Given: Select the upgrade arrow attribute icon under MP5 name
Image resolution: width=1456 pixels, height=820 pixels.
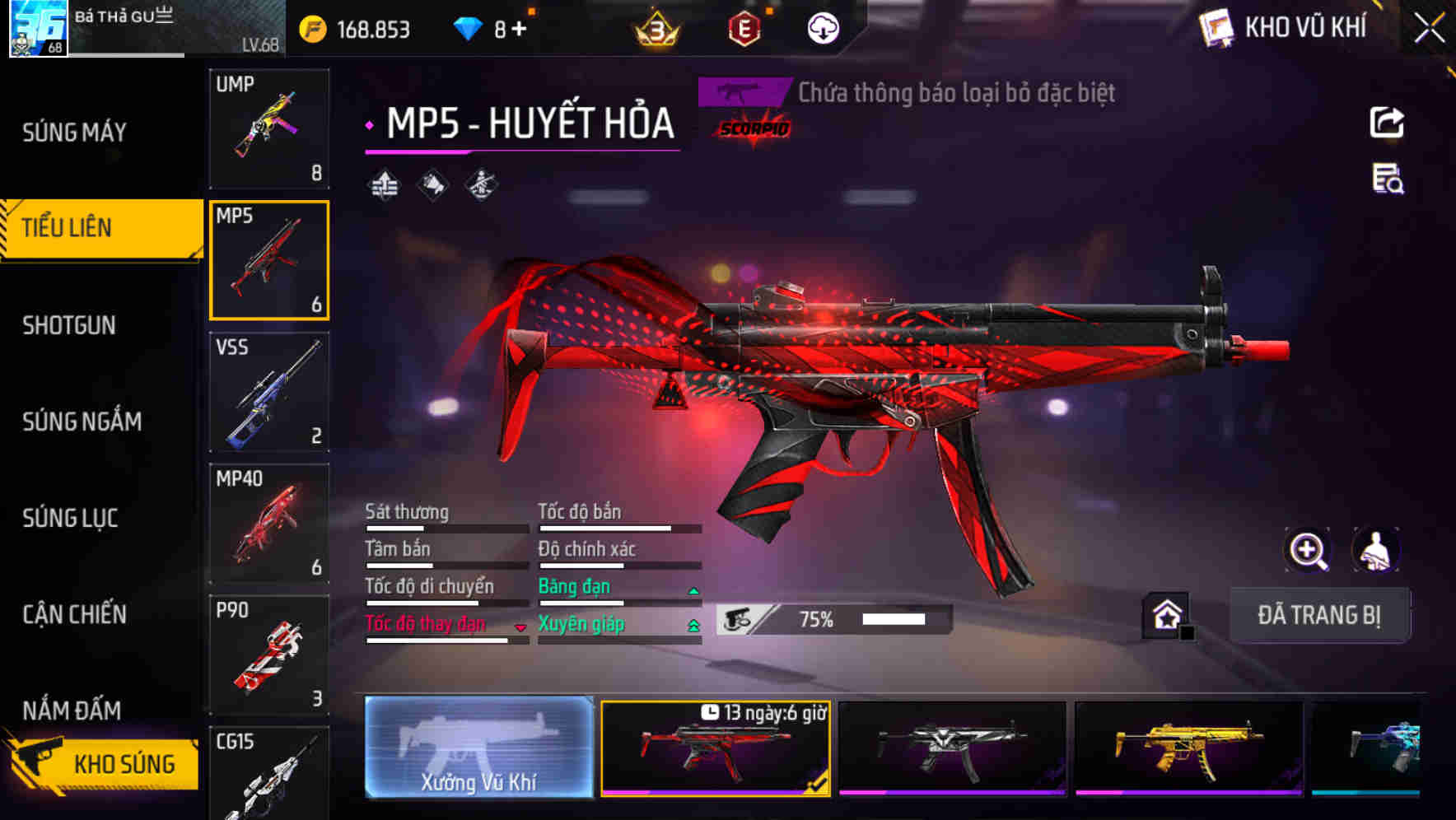Looking at the screenshot, I should (384, 184).
